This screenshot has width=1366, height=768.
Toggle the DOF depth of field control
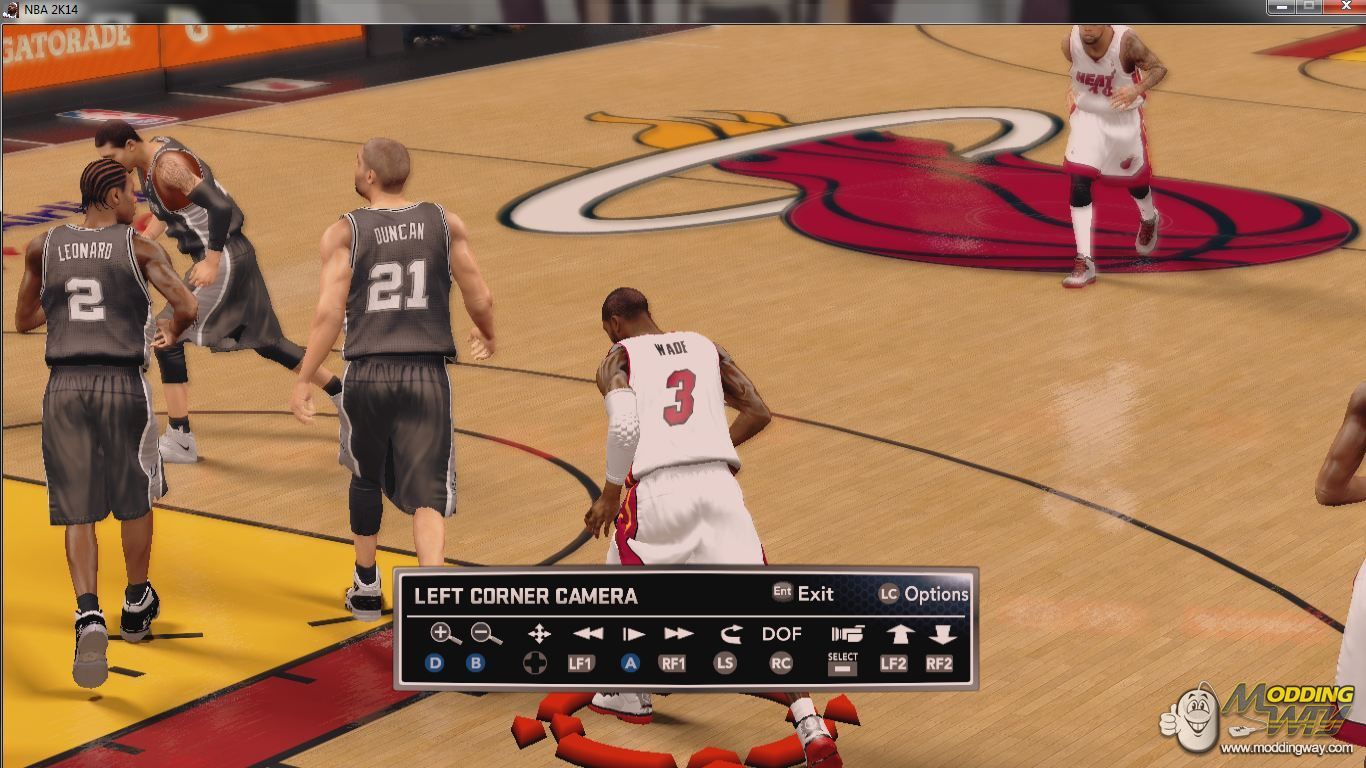(781, 634)
